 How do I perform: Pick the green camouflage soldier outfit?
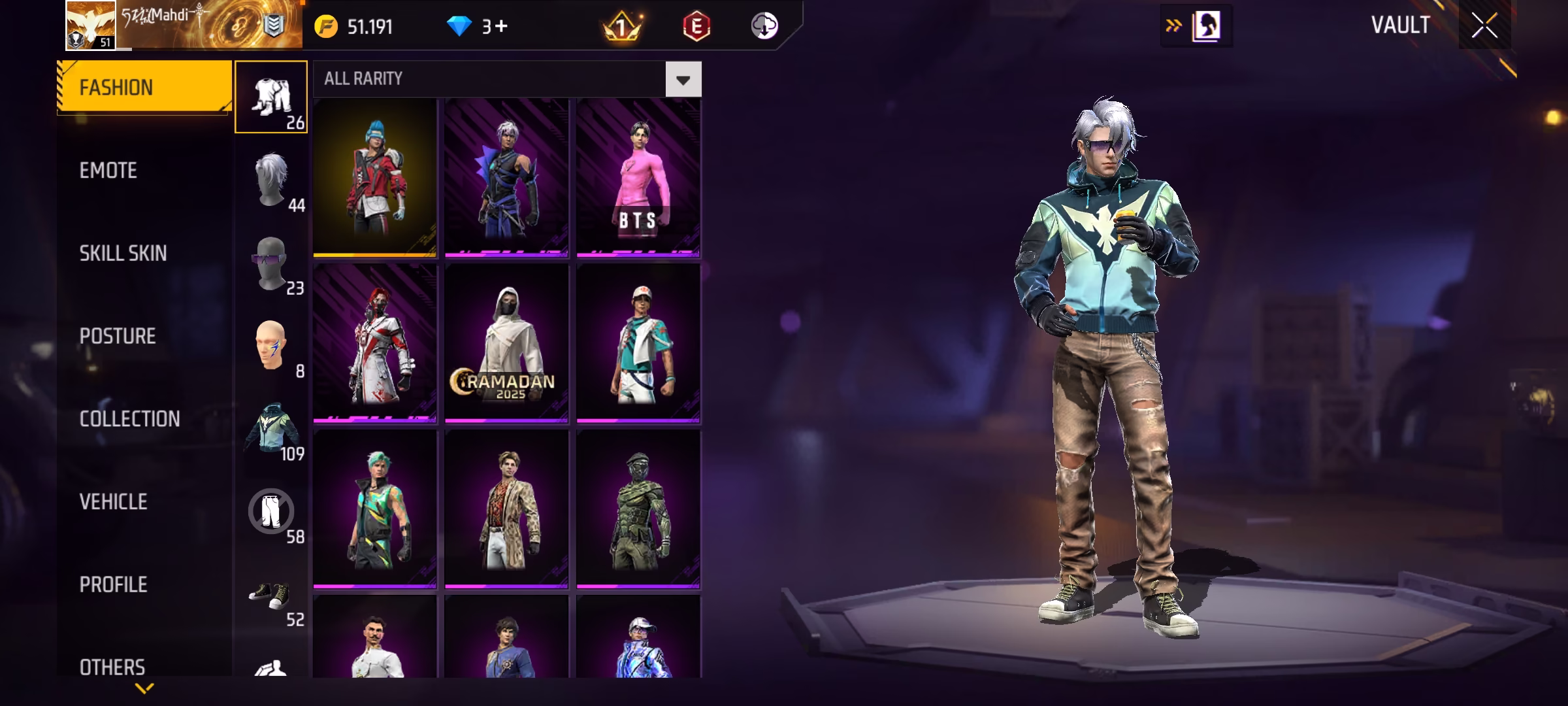coord(638,509)
